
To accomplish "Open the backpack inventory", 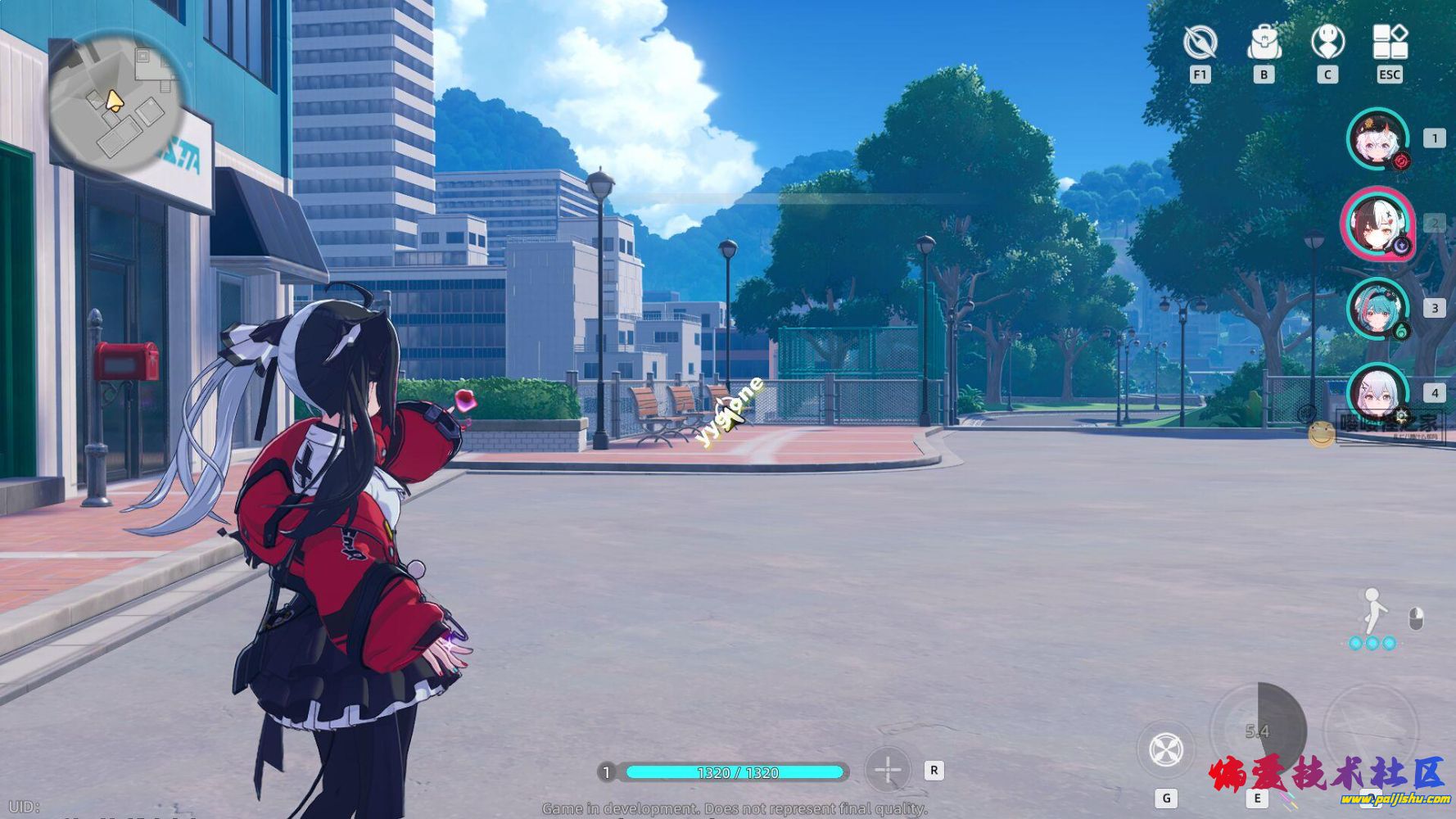I will pos(1264,43).
